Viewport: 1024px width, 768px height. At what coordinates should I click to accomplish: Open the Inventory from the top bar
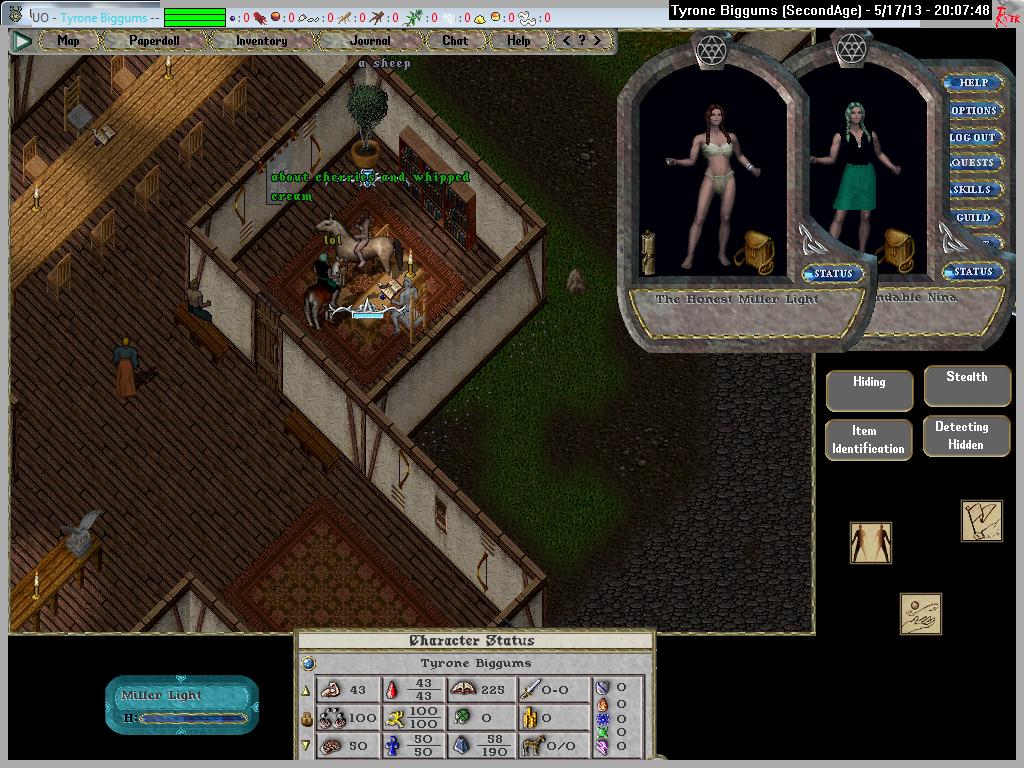(x=261, y=41)
